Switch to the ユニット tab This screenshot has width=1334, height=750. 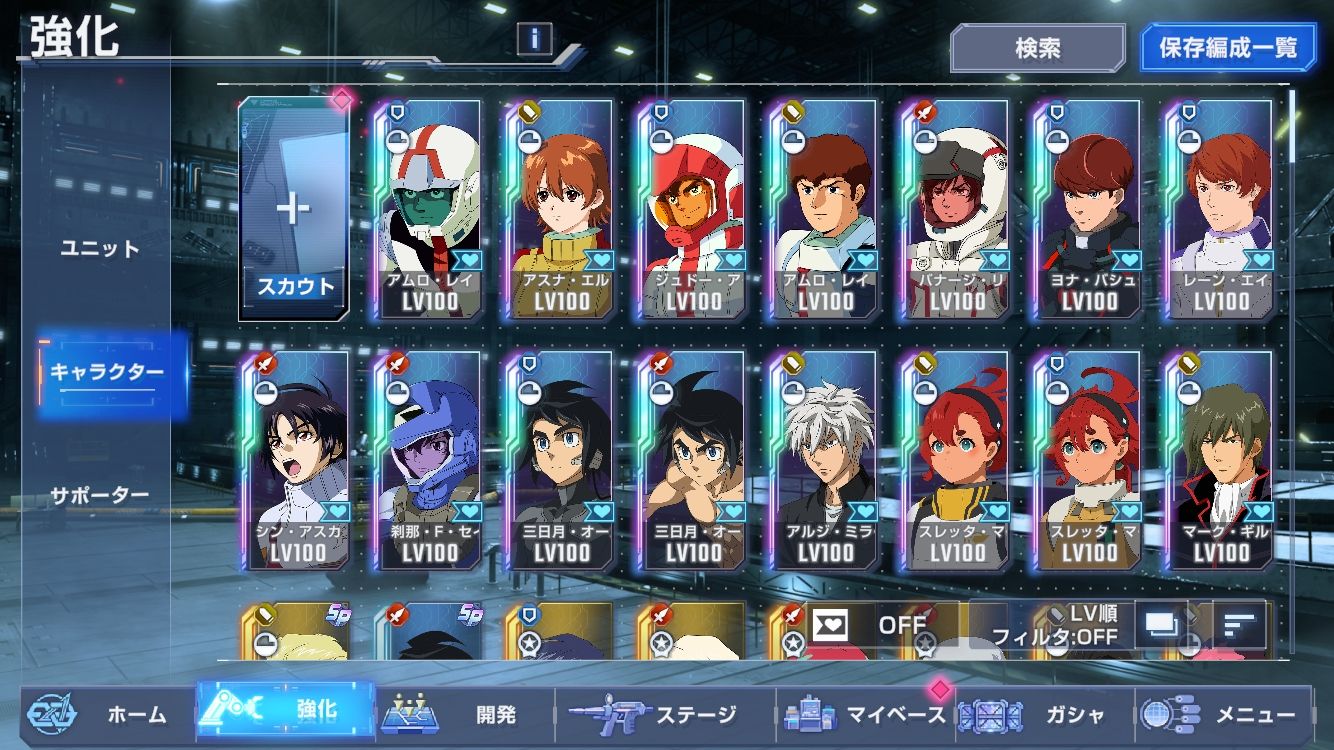pyautogui.click(x=100, y=248)
